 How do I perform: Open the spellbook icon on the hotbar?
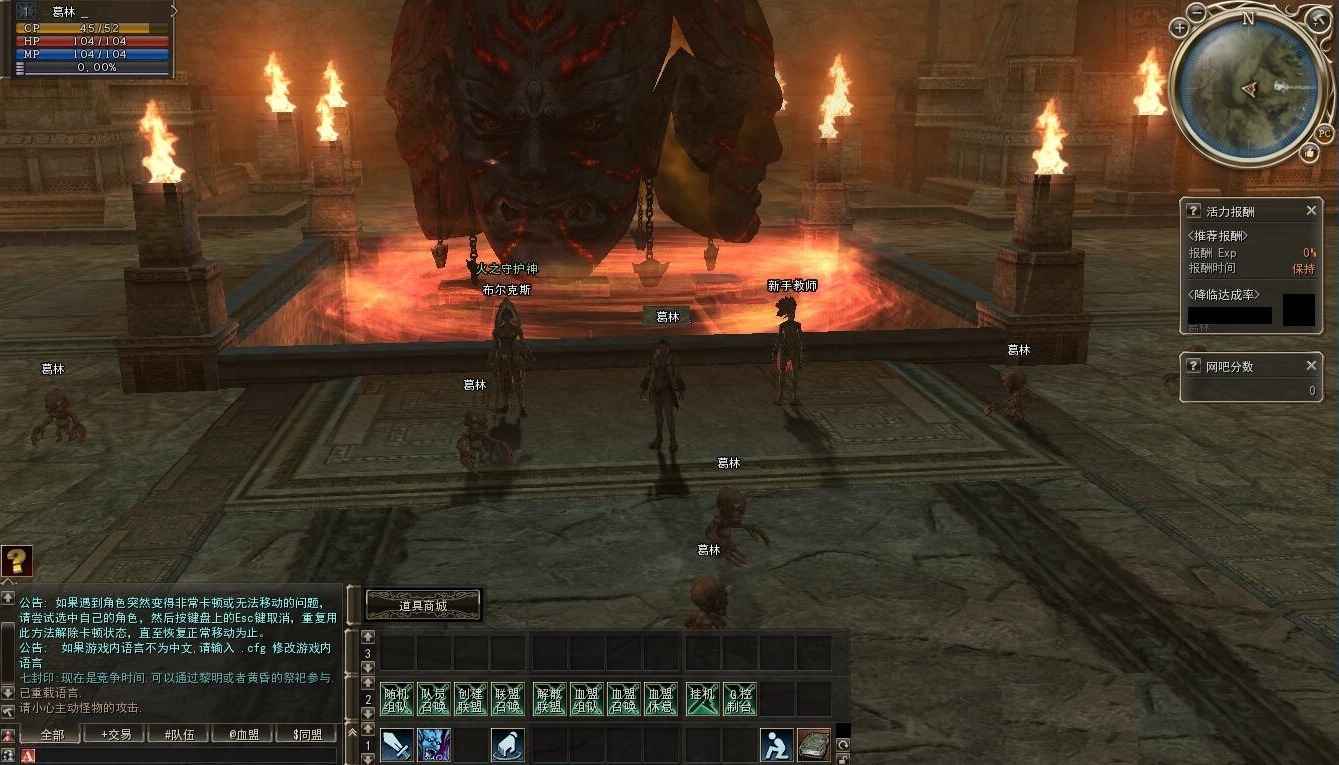813,745
